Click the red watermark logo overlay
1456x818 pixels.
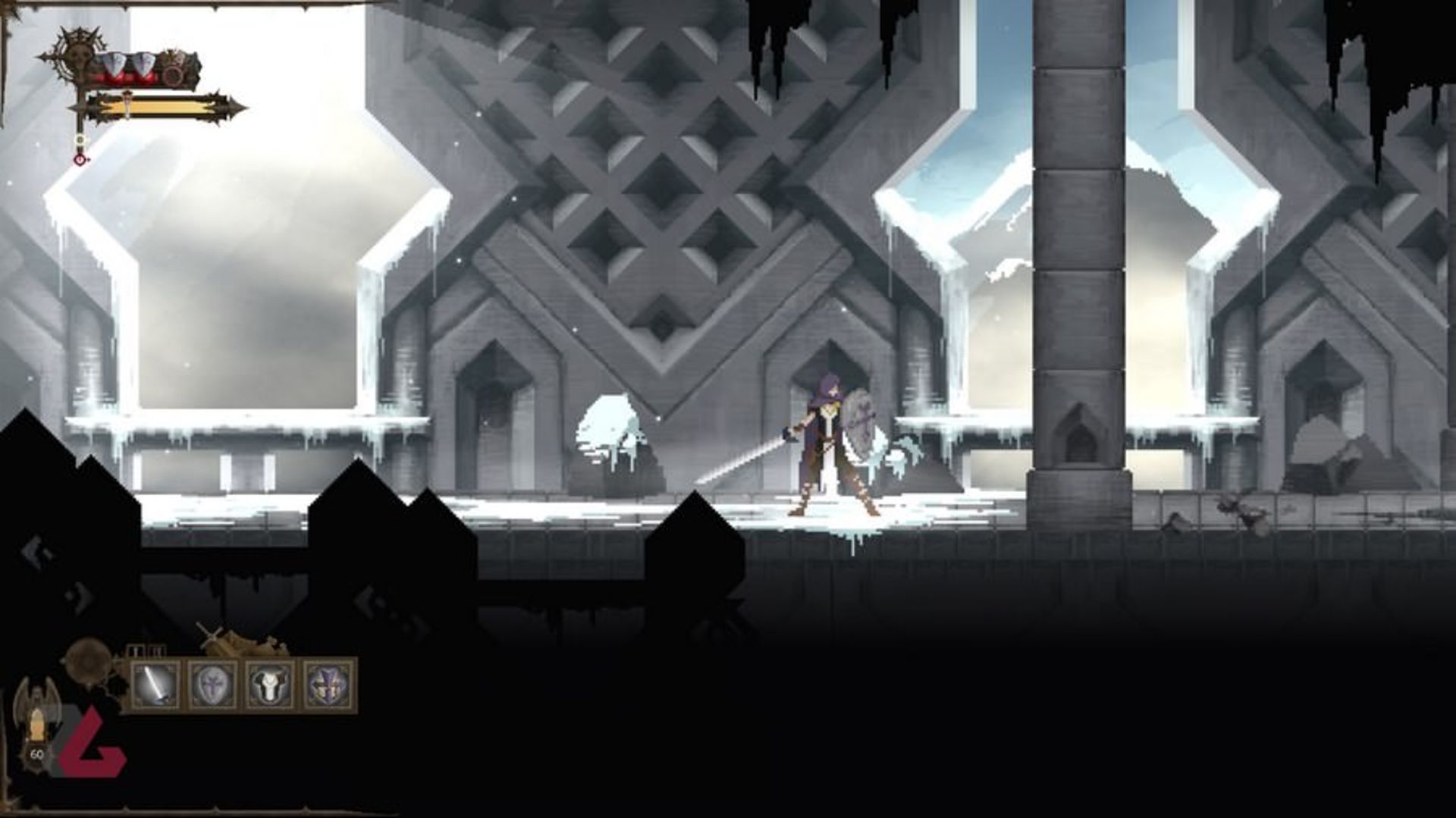tap(93, 746)
